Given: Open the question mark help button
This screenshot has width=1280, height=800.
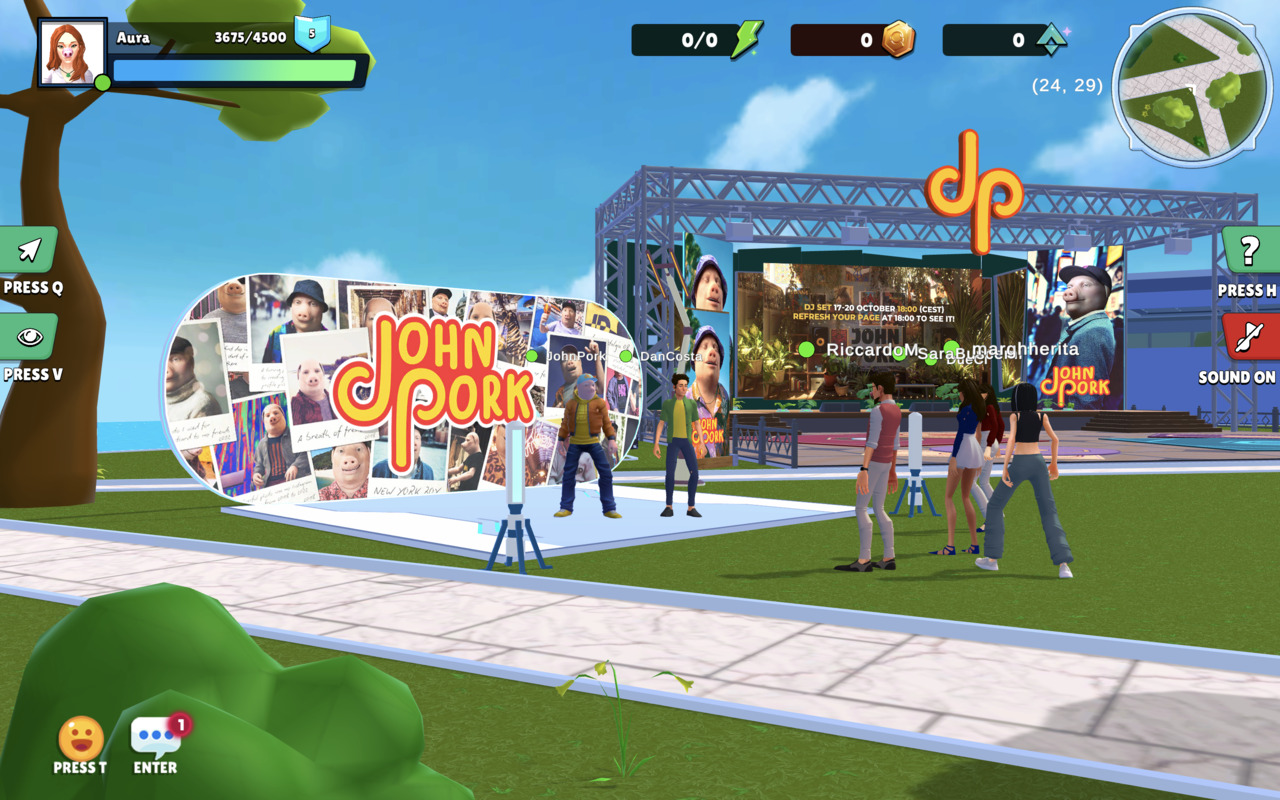Looking at the screenshot, I should [1249, 251].
